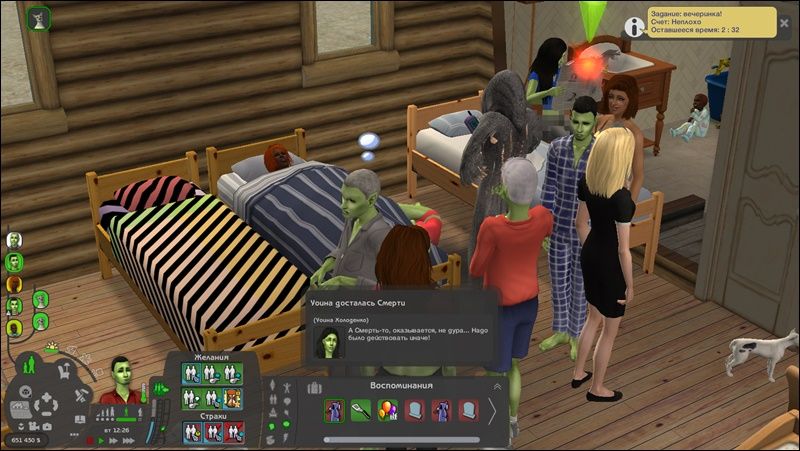Click the memories scrollbar
Image resolution: width=800 pixels, height=451 pixels.
(400, 439)
